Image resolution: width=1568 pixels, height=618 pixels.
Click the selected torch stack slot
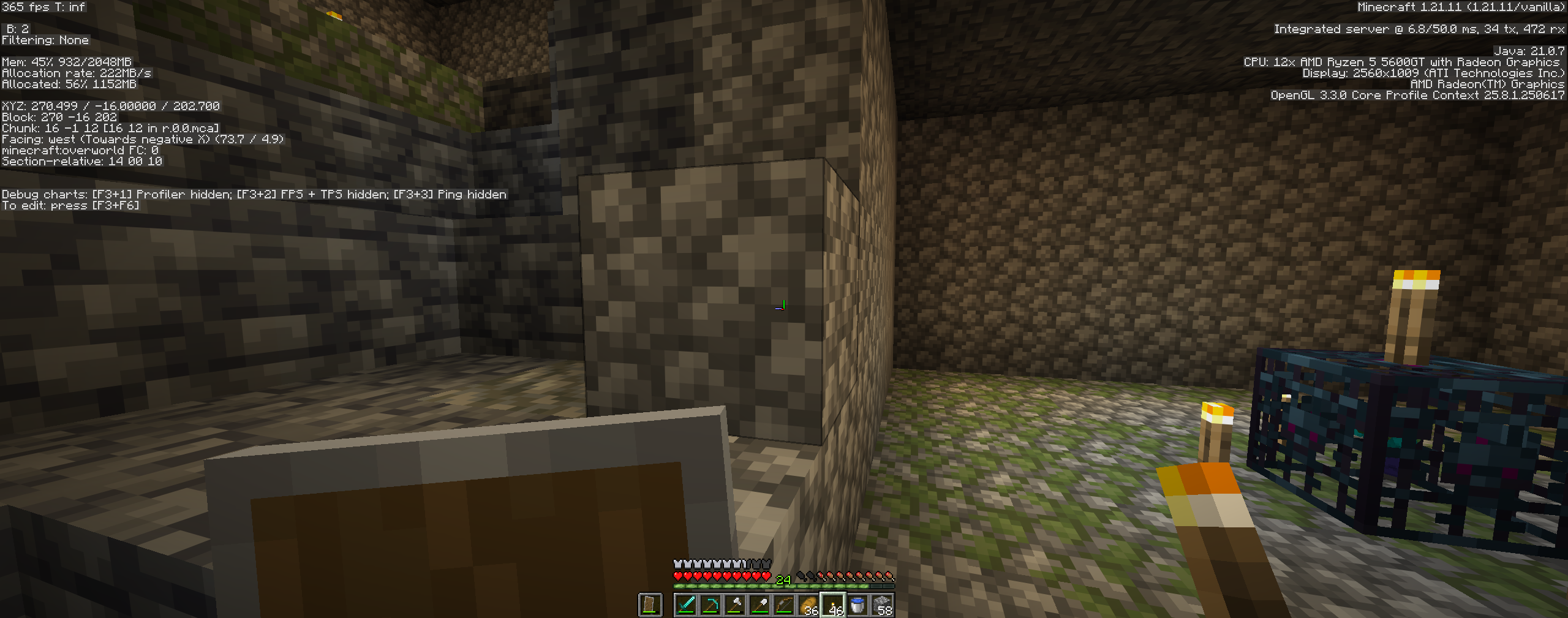click(x=833, y=605)
